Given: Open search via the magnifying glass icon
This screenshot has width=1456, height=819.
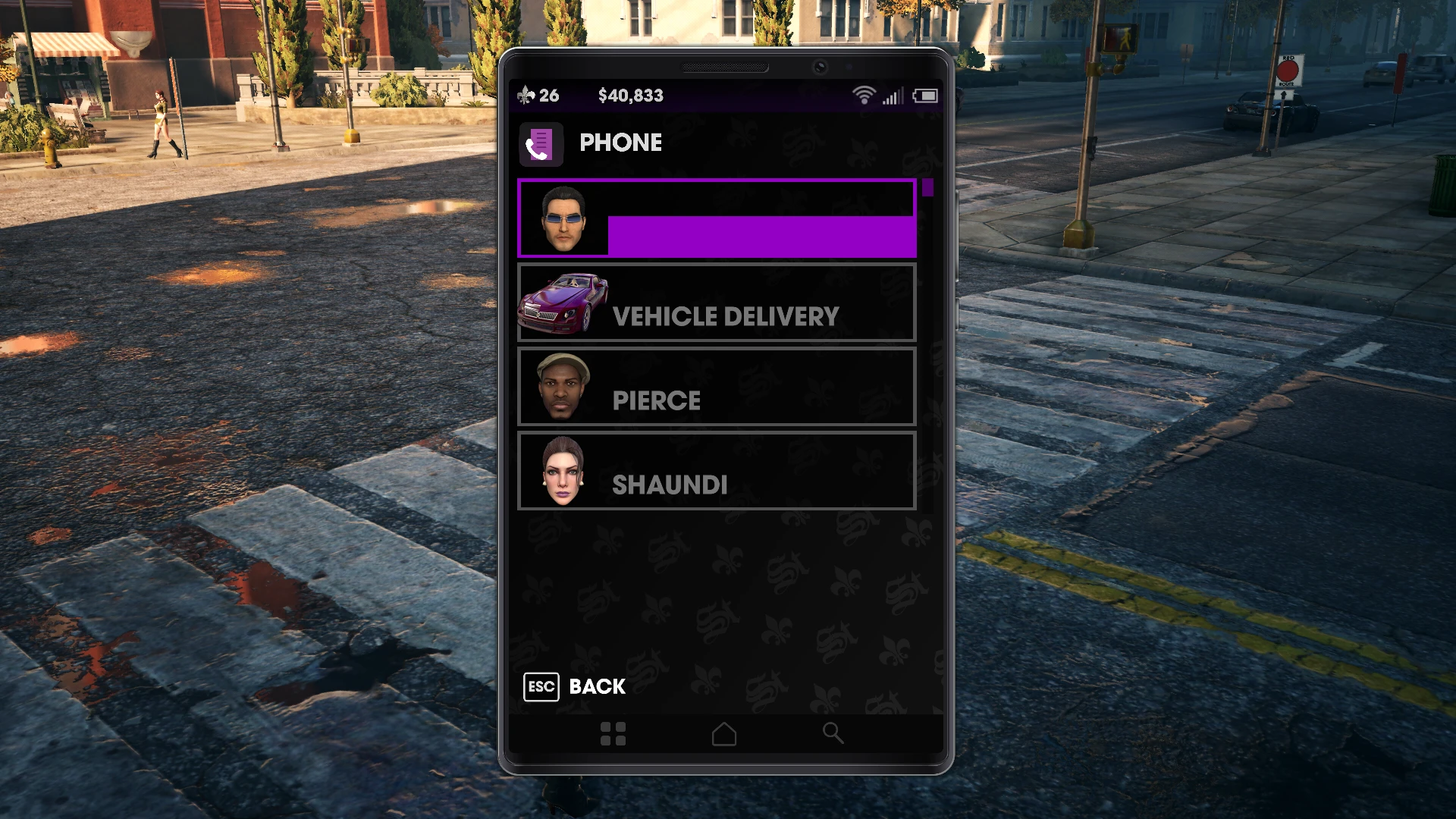Looking at the screenshot, I should point(833,733).
